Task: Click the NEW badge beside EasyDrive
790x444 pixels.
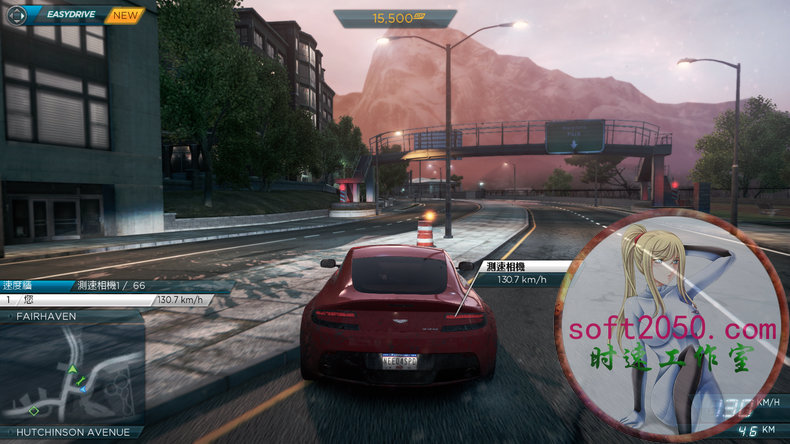Action: pyautogui.click(x=125, y=15)
